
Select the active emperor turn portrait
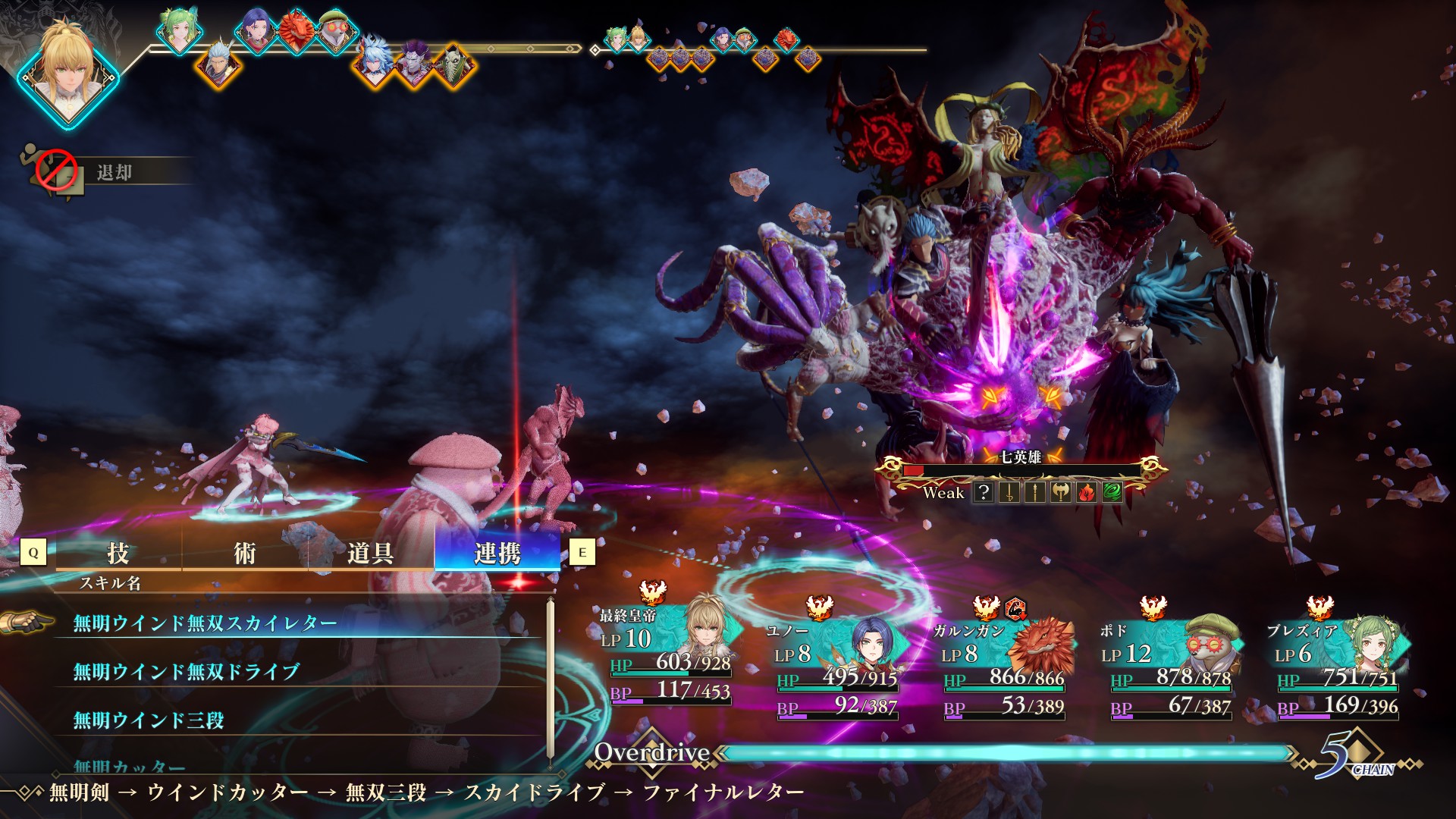tap(68, 72)
